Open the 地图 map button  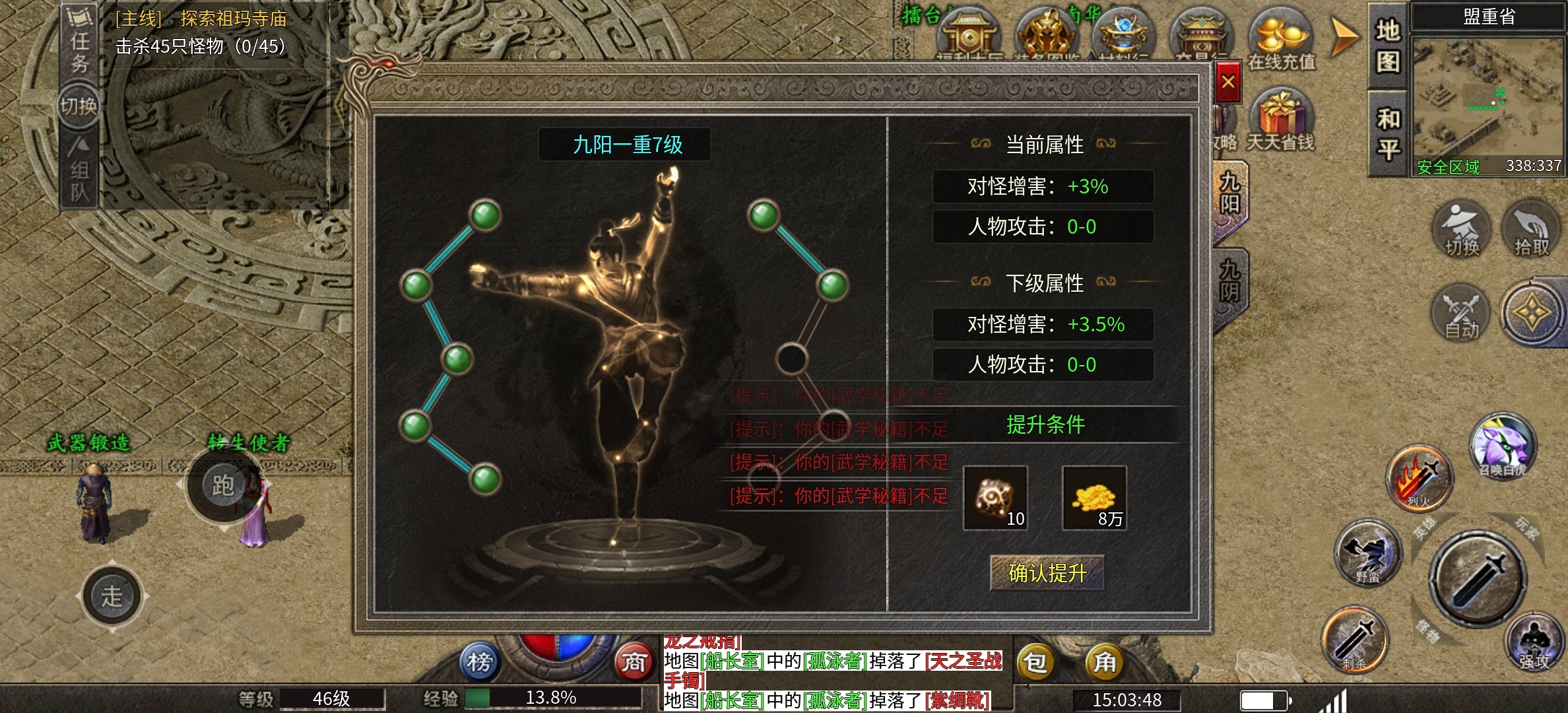[1388, 46]
